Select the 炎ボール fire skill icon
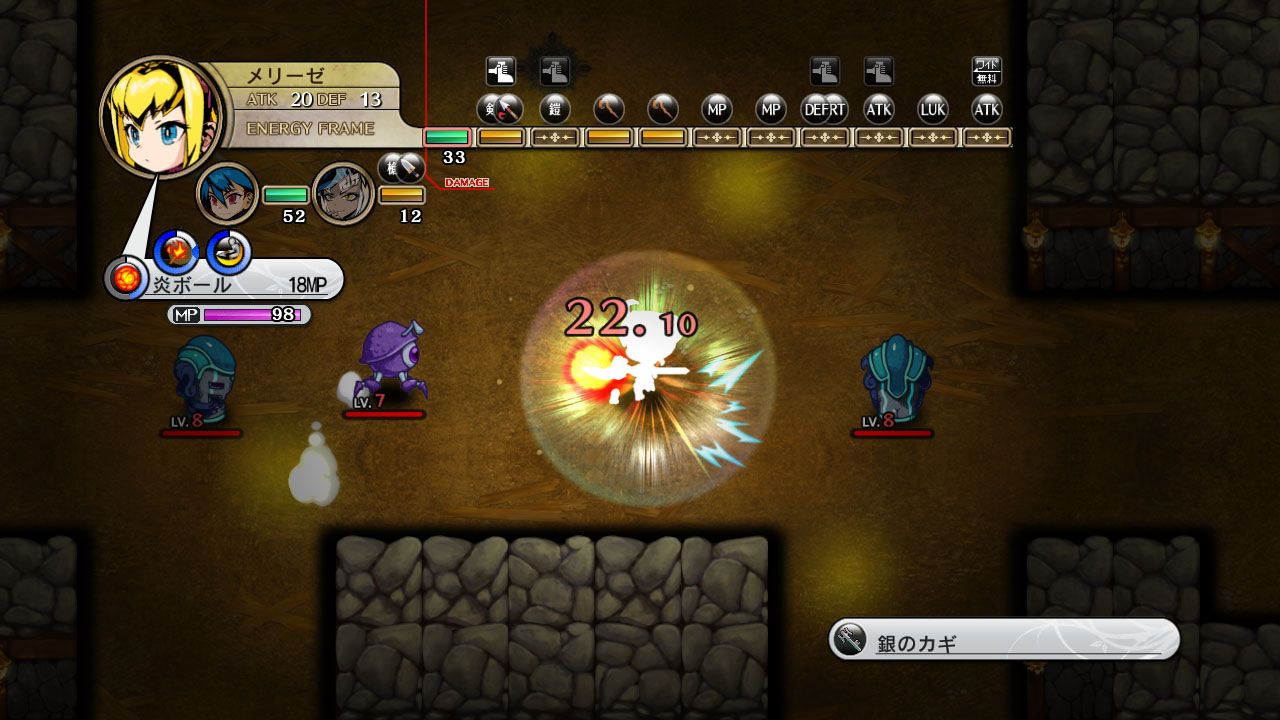Image resolution: width=1280 pixels, height=720 pixels. [x=175, y=251]
